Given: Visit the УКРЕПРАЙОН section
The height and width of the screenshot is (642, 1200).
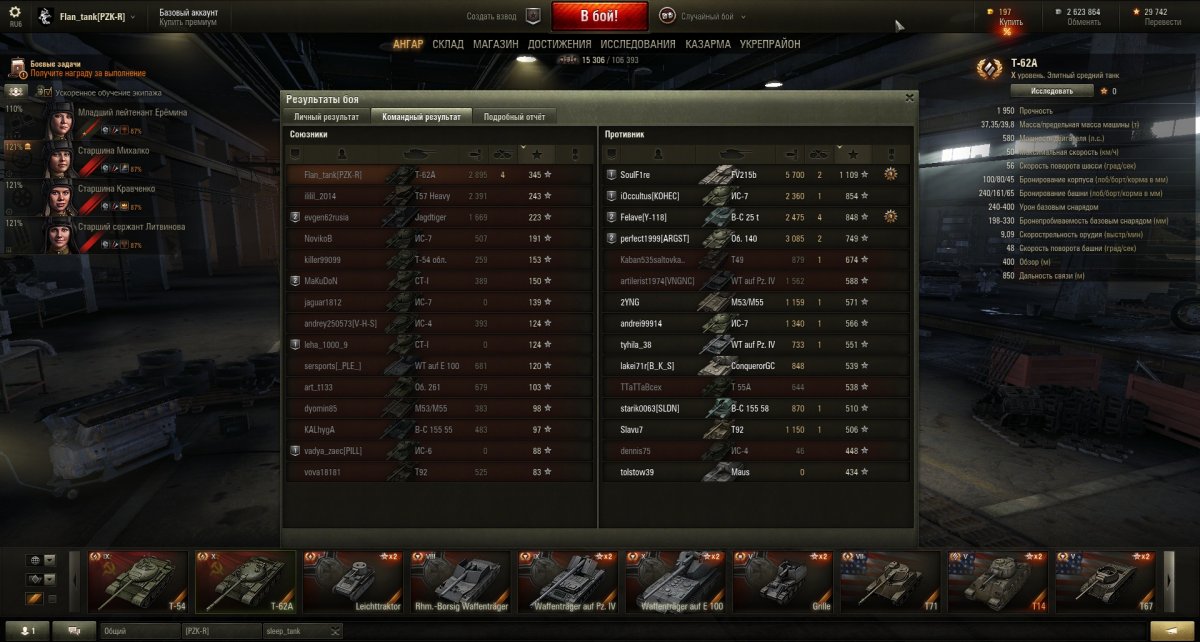Looking at the screenshot, I should click(770, 44).
